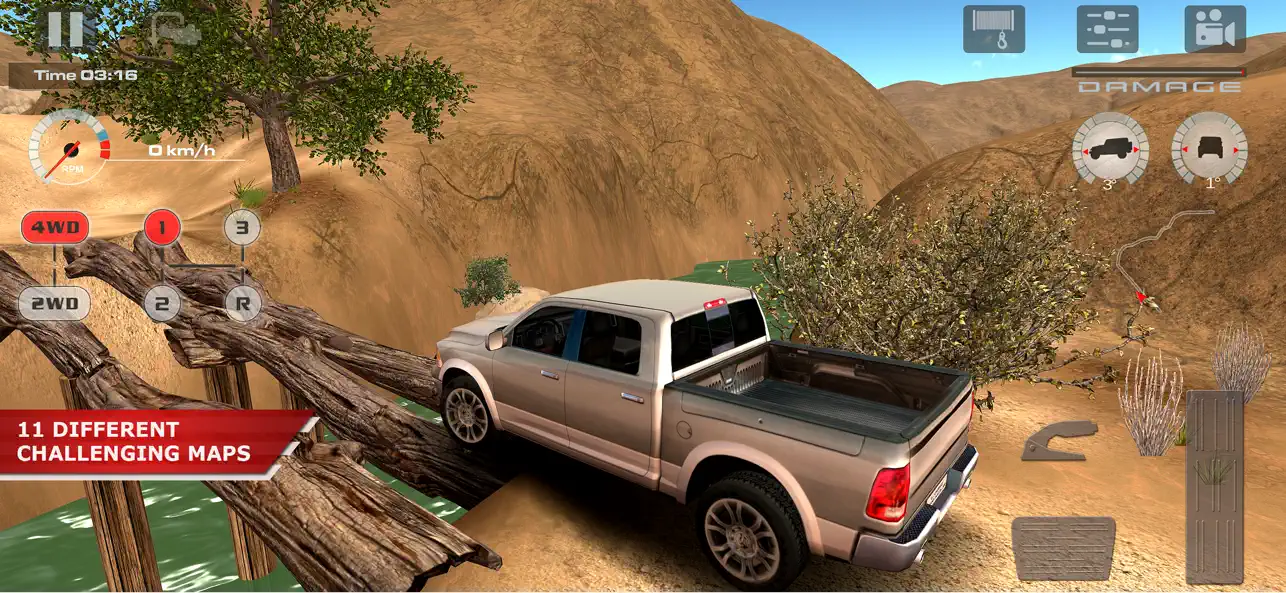Image resolution: width=1286 pixels, height=593 pixels.
Task: Activate the winch hook icon
Action: pos(993,29)
